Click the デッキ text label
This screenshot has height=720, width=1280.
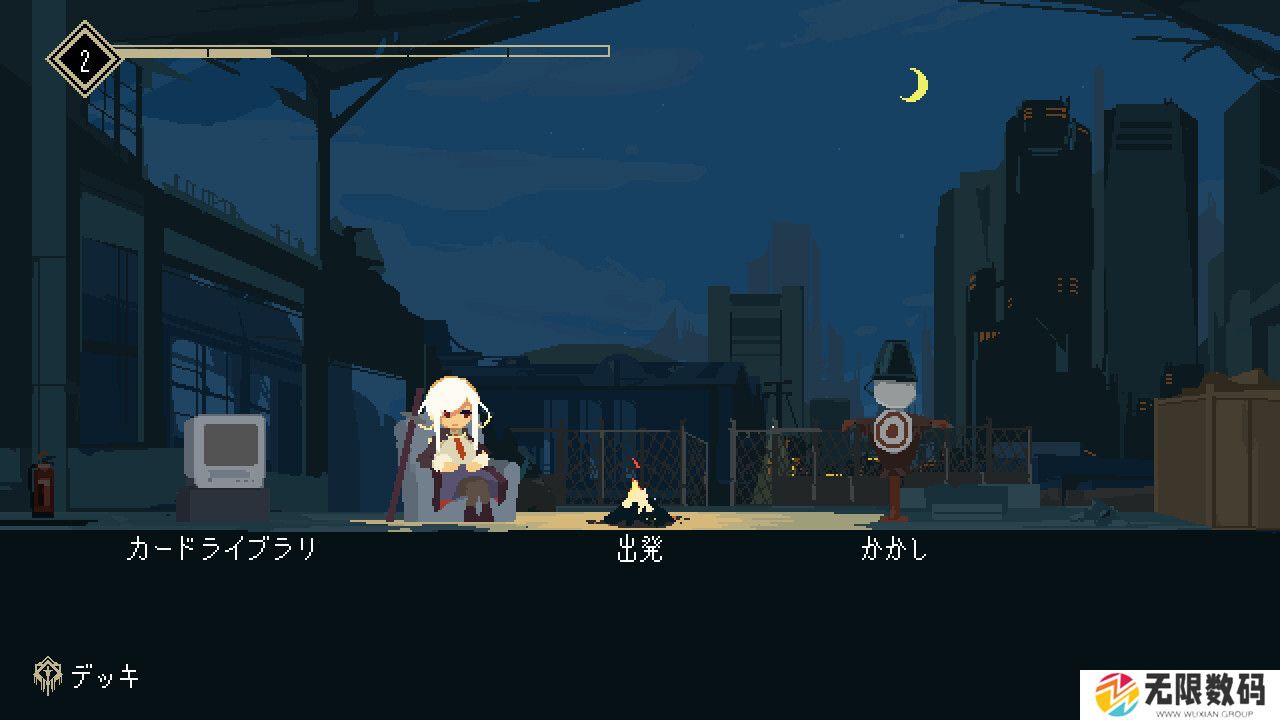(106, 675)
